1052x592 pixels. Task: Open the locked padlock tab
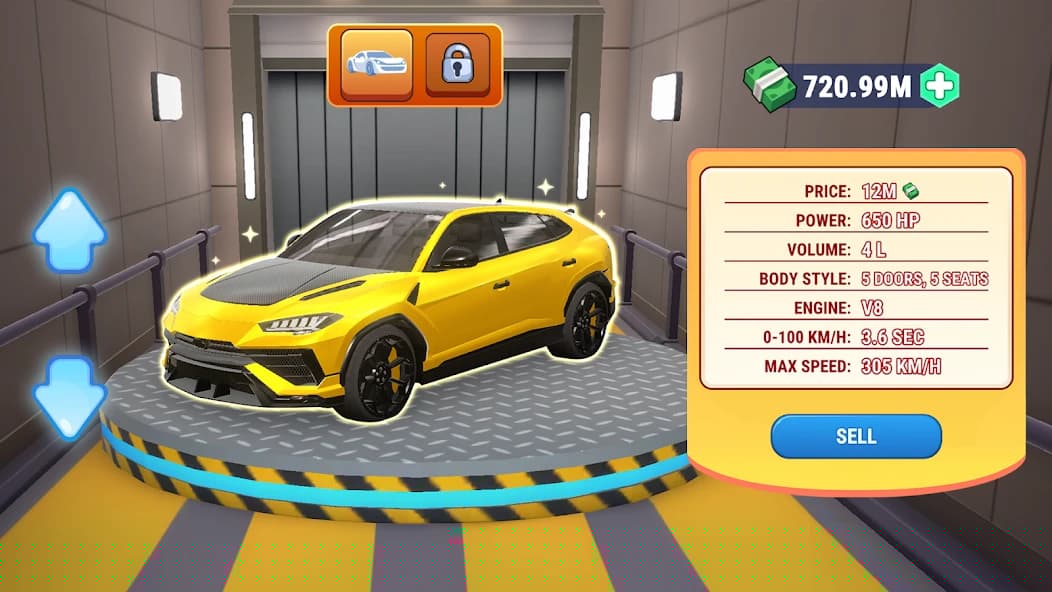tap(457, 65)
